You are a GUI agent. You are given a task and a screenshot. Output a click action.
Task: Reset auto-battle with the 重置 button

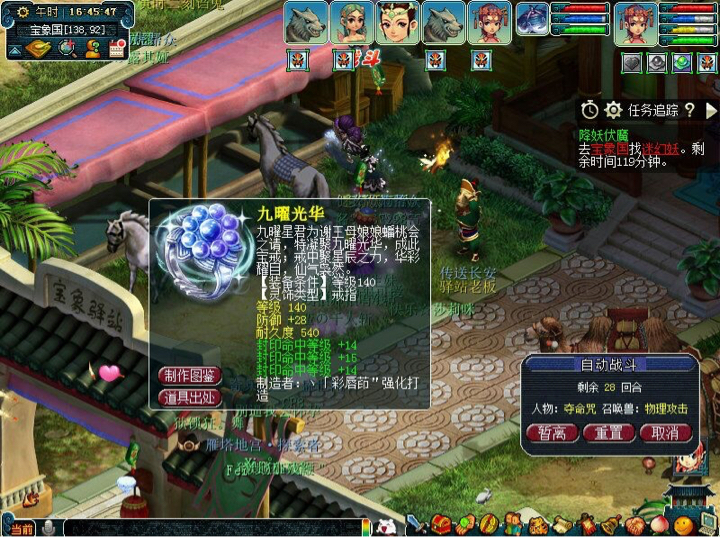pos(610,433)
